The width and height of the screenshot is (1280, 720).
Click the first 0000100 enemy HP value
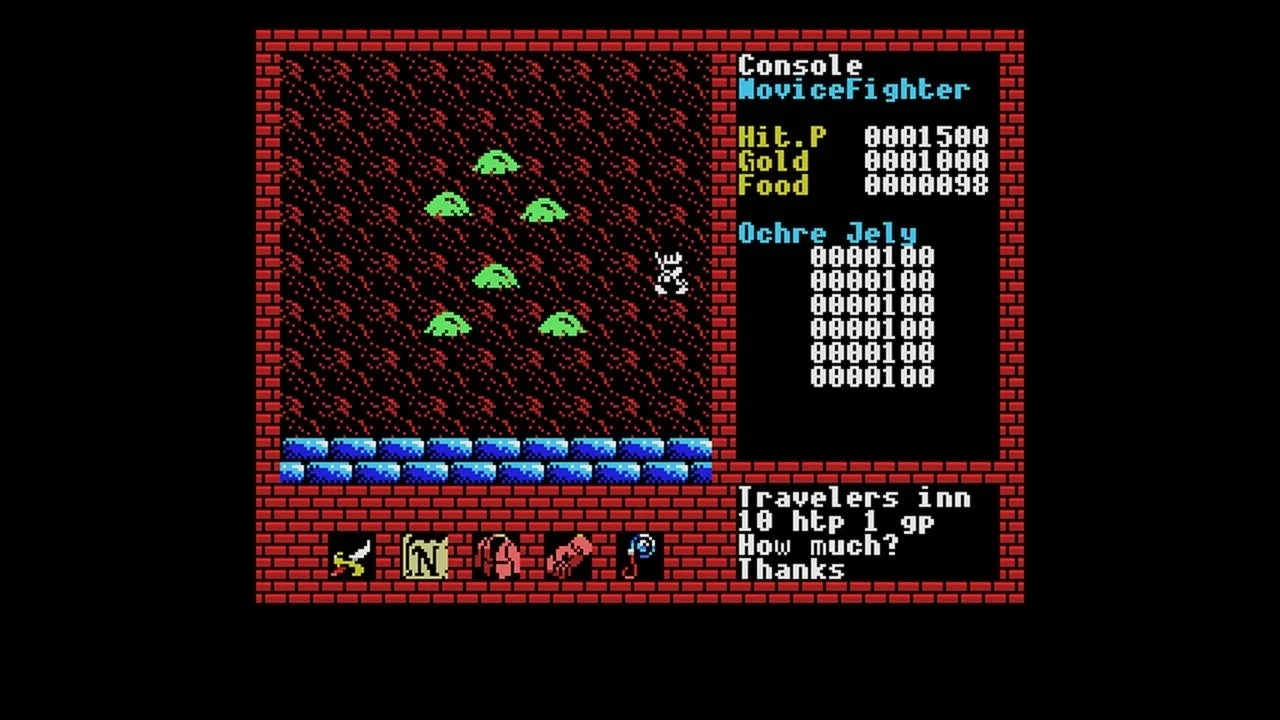point(872,258)
